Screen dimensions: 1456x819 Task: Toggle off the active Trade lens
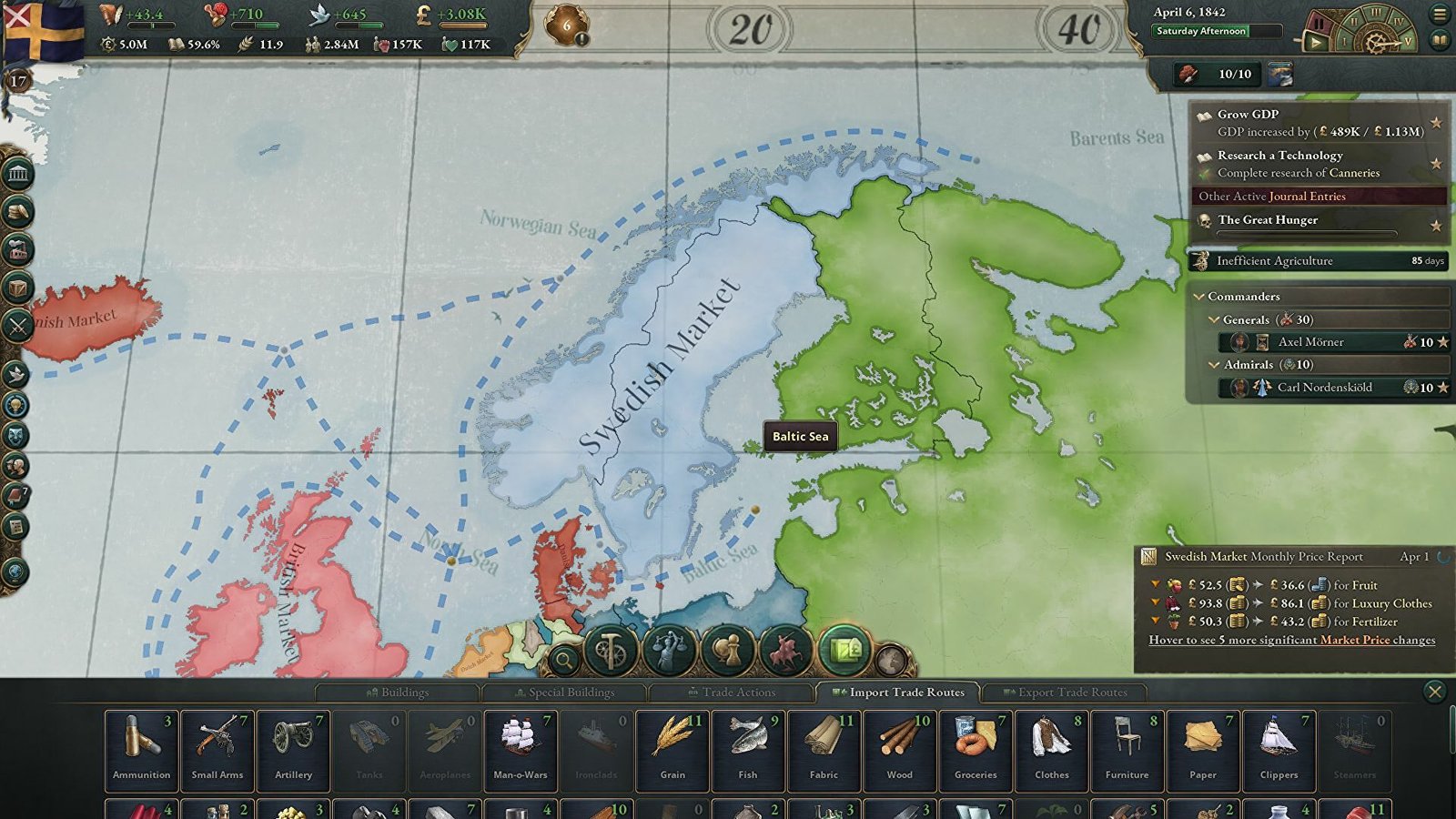tap(845, 649)
